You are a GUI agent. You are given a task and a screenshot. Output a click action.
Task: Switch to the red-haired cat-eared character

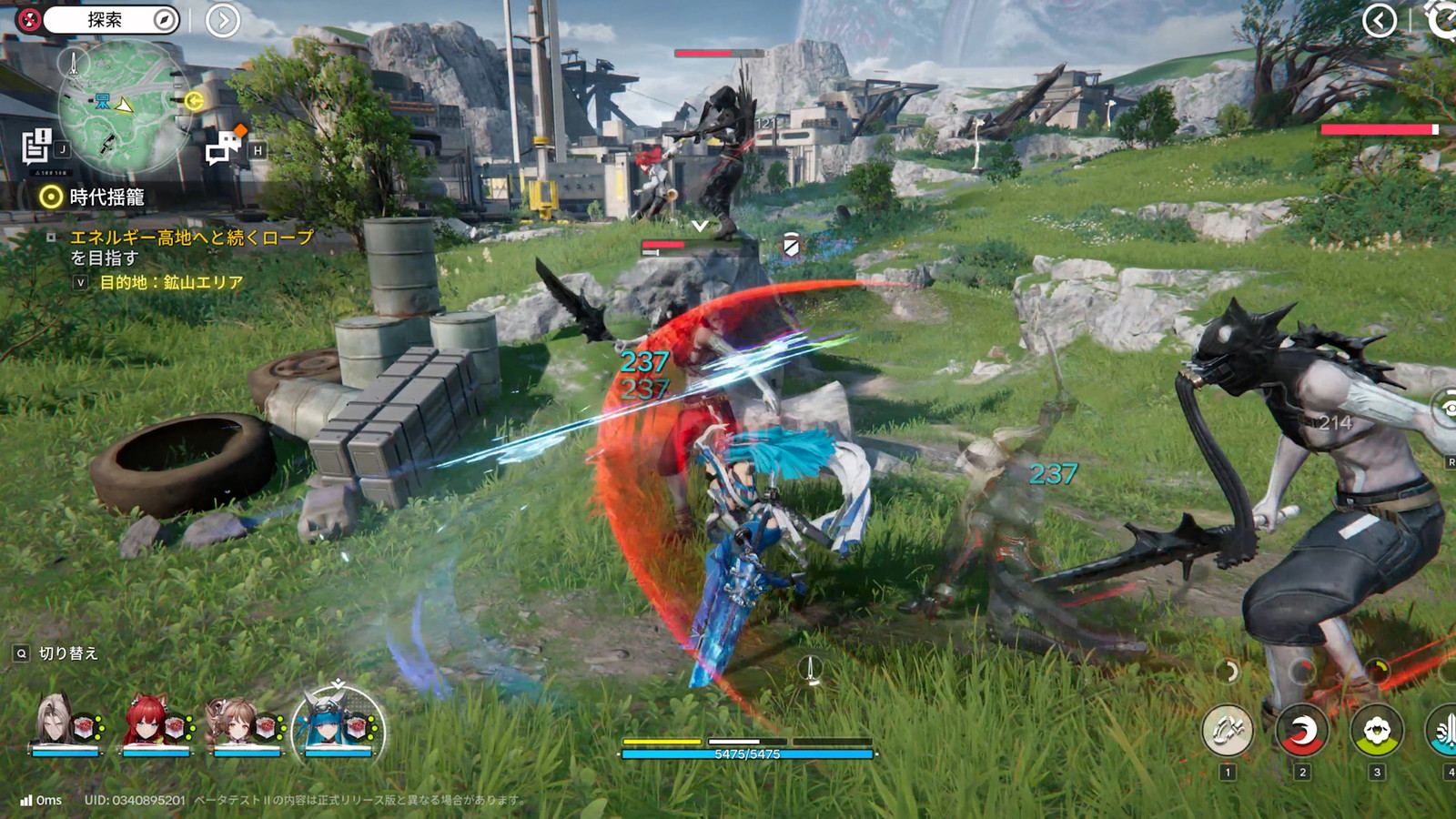click(156, 725)
